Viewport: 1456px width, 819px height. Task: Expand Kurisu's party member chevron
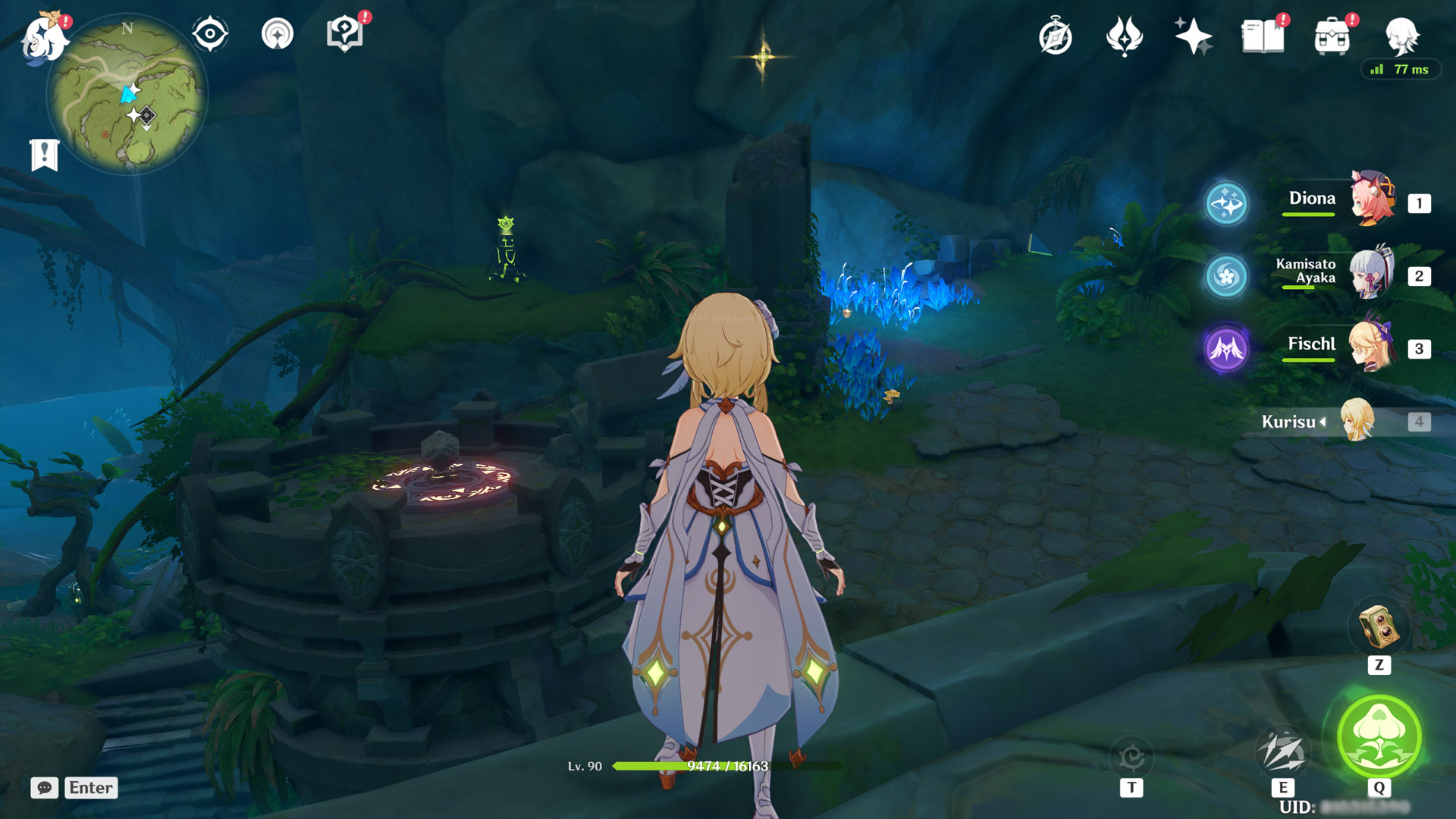[1321, 422]
